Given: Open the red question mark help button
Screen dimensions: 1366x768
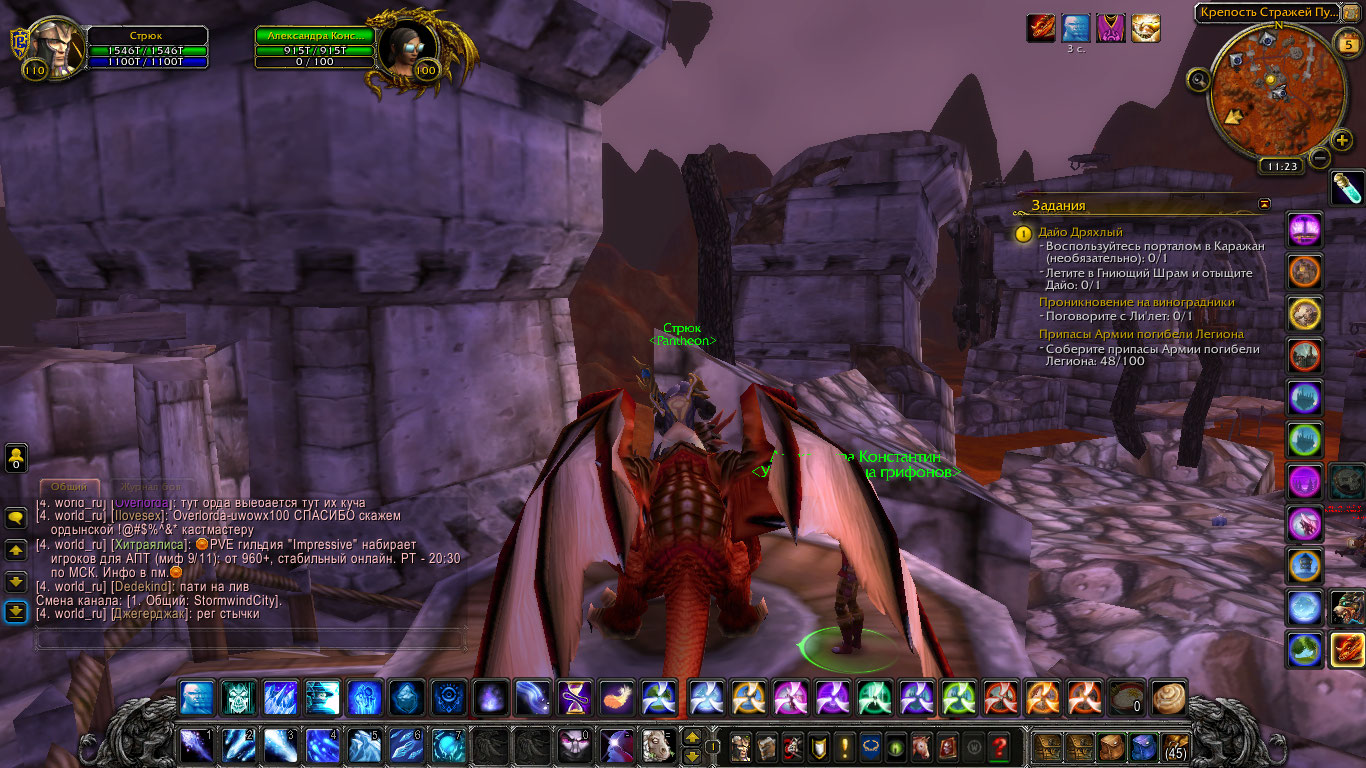Looking at the screenshot, I should [x=998, y=746].
